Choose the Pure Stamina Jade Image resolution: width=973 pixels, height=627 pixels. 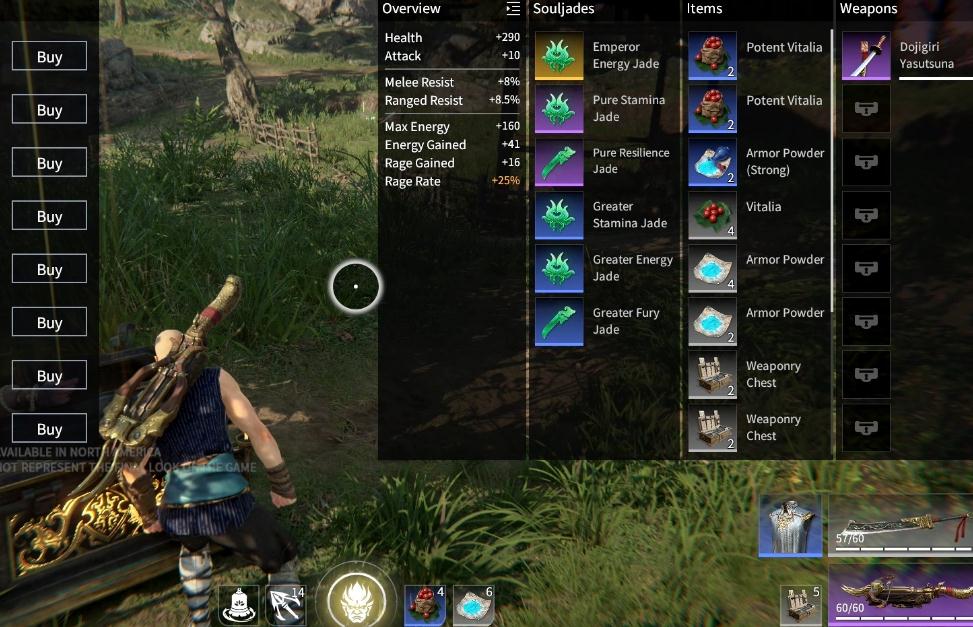560,109
